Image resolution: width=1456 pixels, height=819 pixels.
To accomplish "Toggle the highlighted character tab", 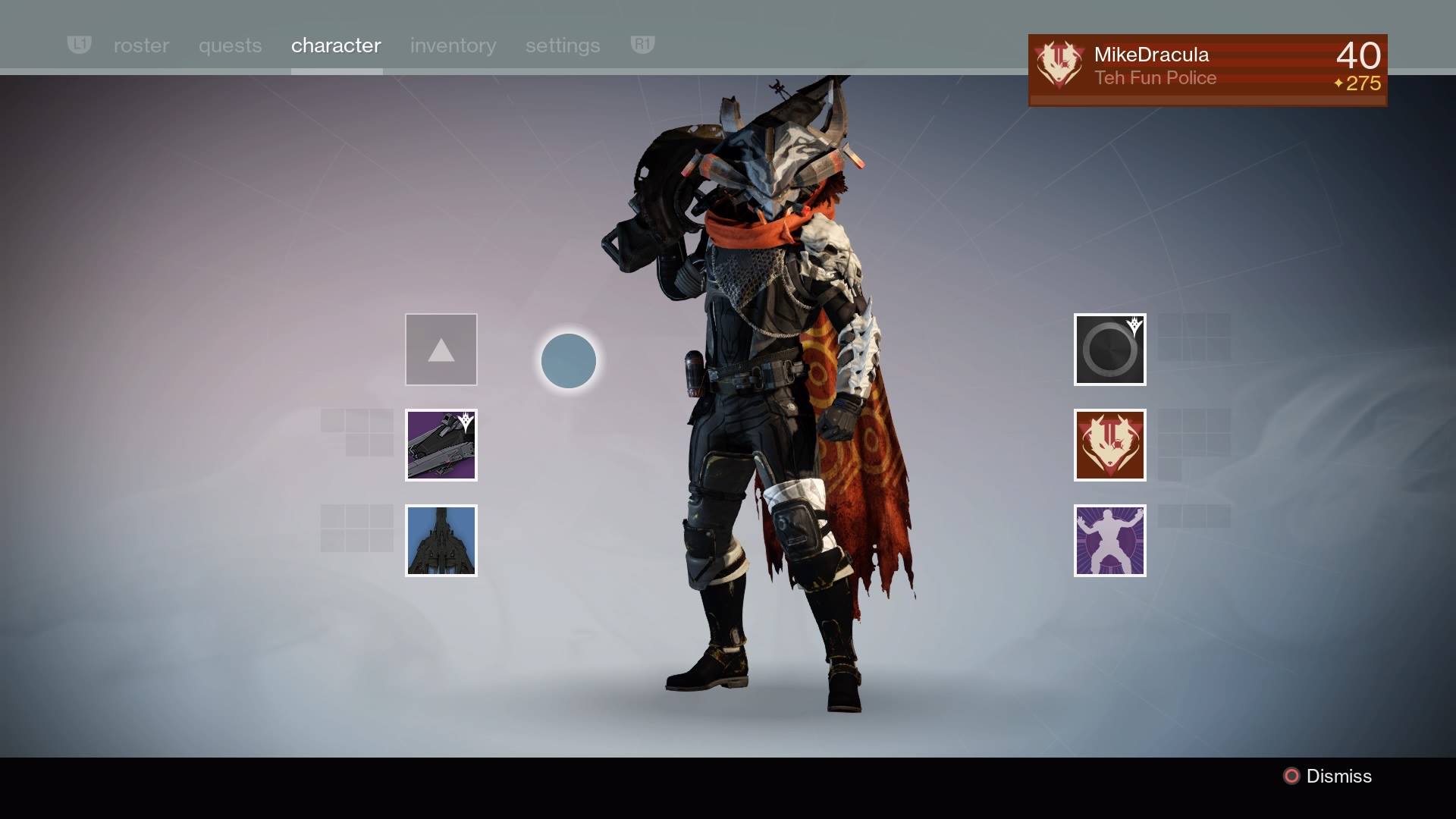I will coord(336,45).
